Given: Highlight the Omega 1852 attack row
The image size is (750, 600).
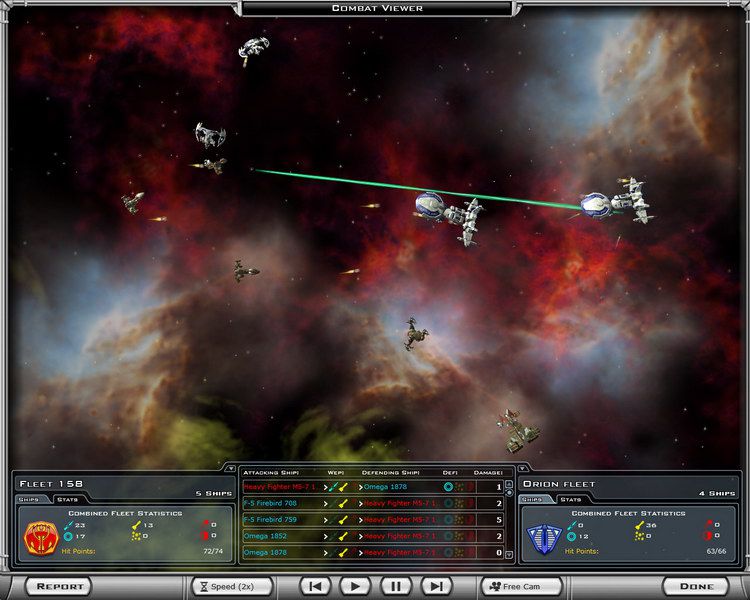Looking at the screenshot, I should click(375, 536).
